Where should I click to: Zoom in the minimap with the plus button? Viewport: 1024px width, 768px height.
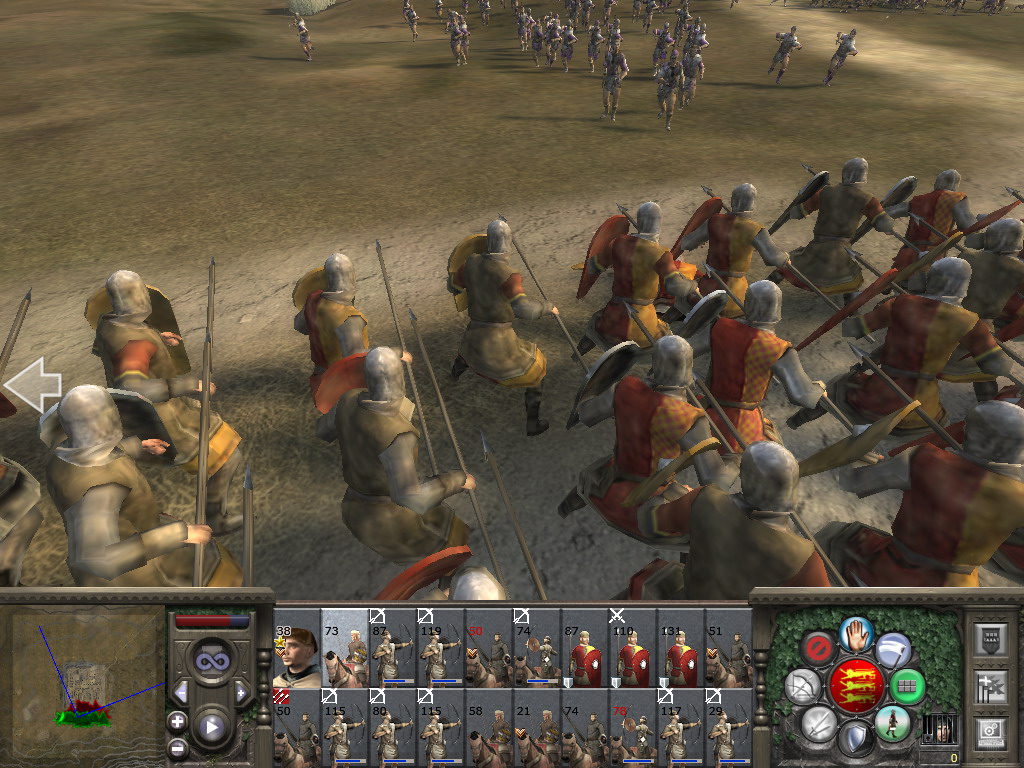(177, 721)
